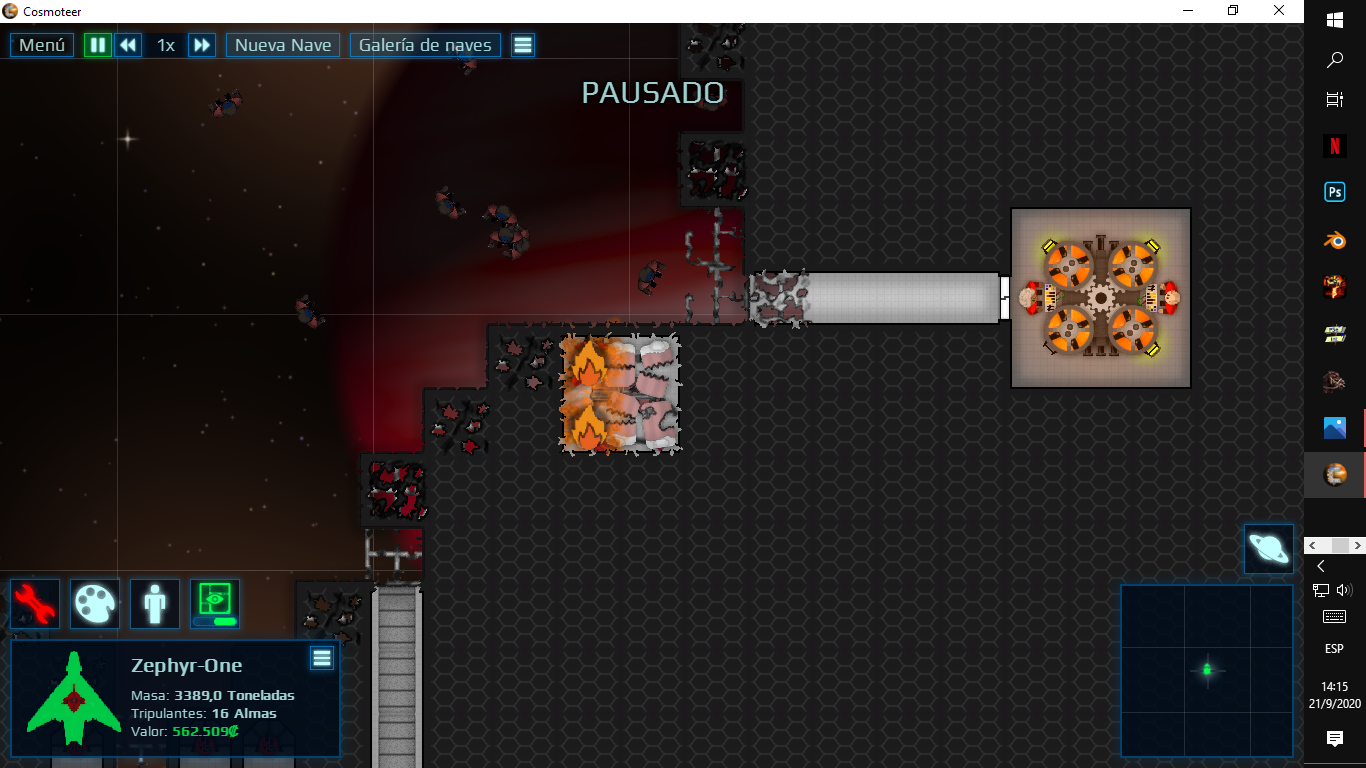This screenshot has height=768, width=1366.
Task: Open the top toolbar list menu icon
Action: 523,45
